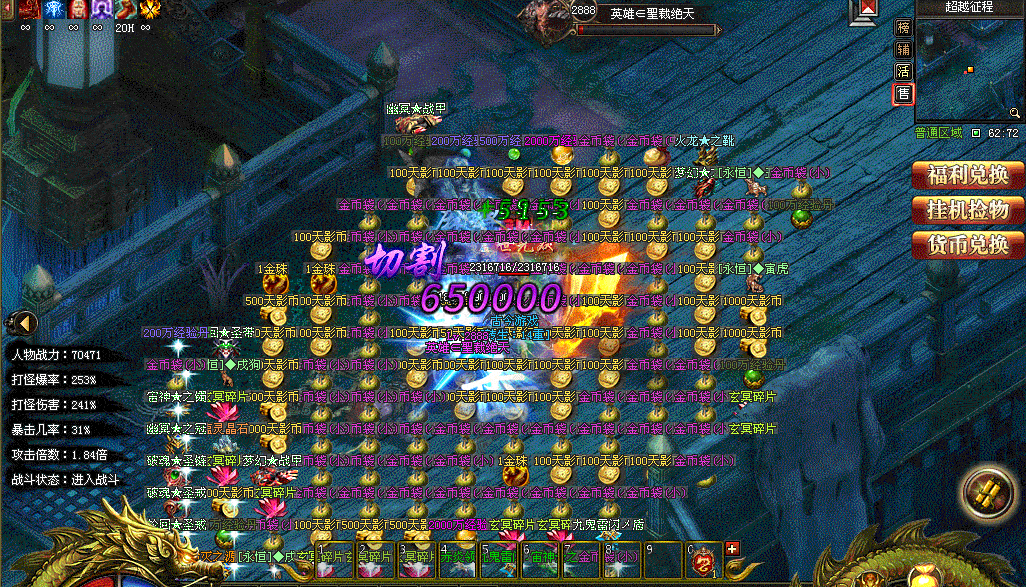The width and height of the screenshot is (1026, 587).
Task: Open the 福利兑换 welfare exchange
Action: (x=967, y=175)
